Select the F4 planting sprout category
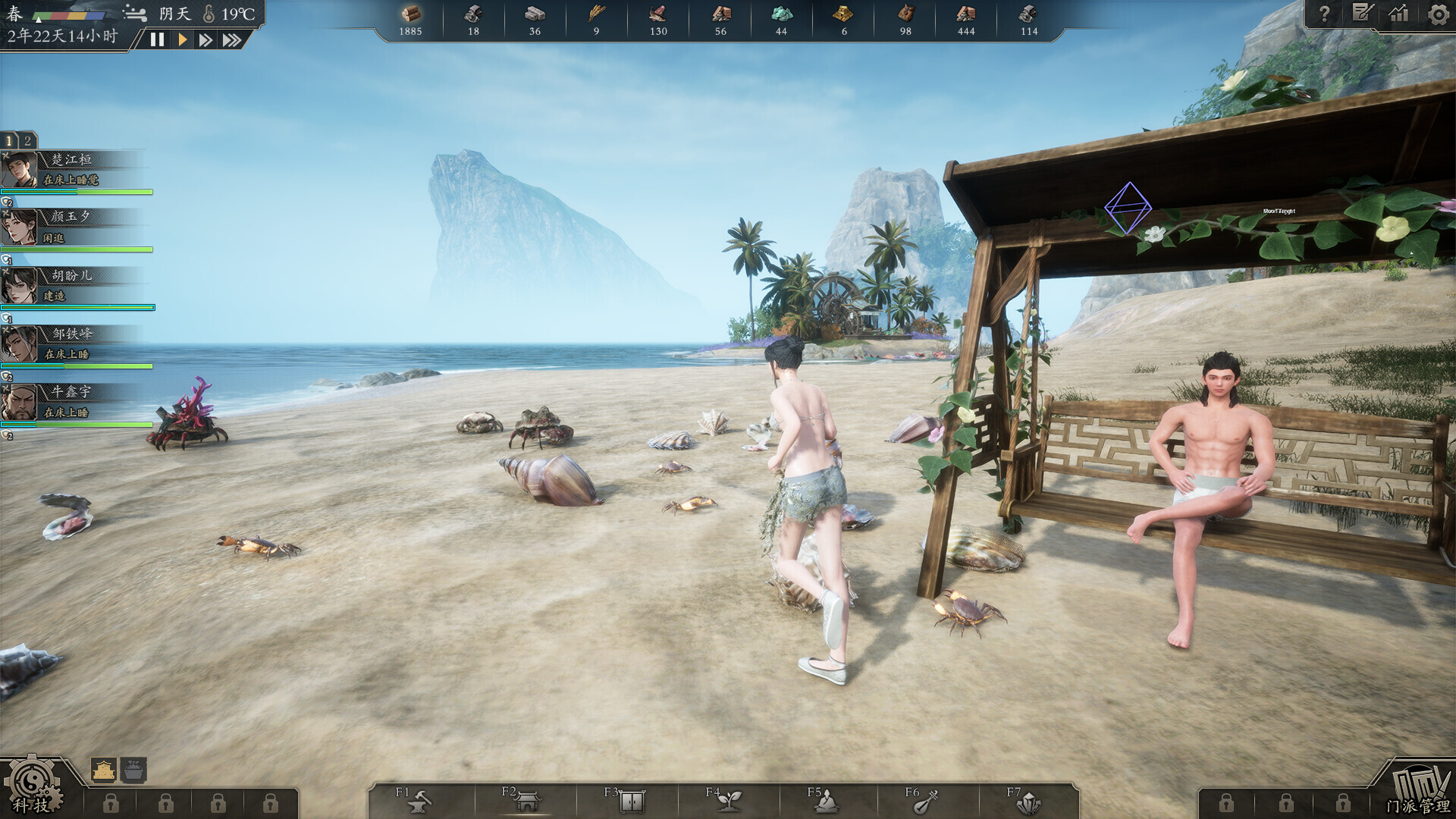 [728, 800]
